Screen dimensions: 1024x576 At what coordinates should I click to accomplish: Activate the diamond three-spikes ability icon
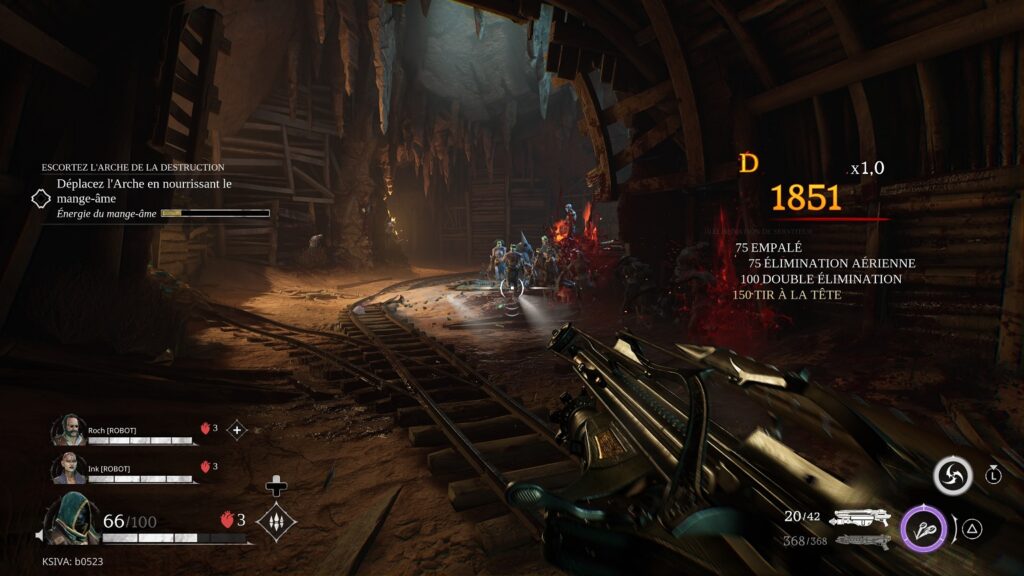(275, 521)
